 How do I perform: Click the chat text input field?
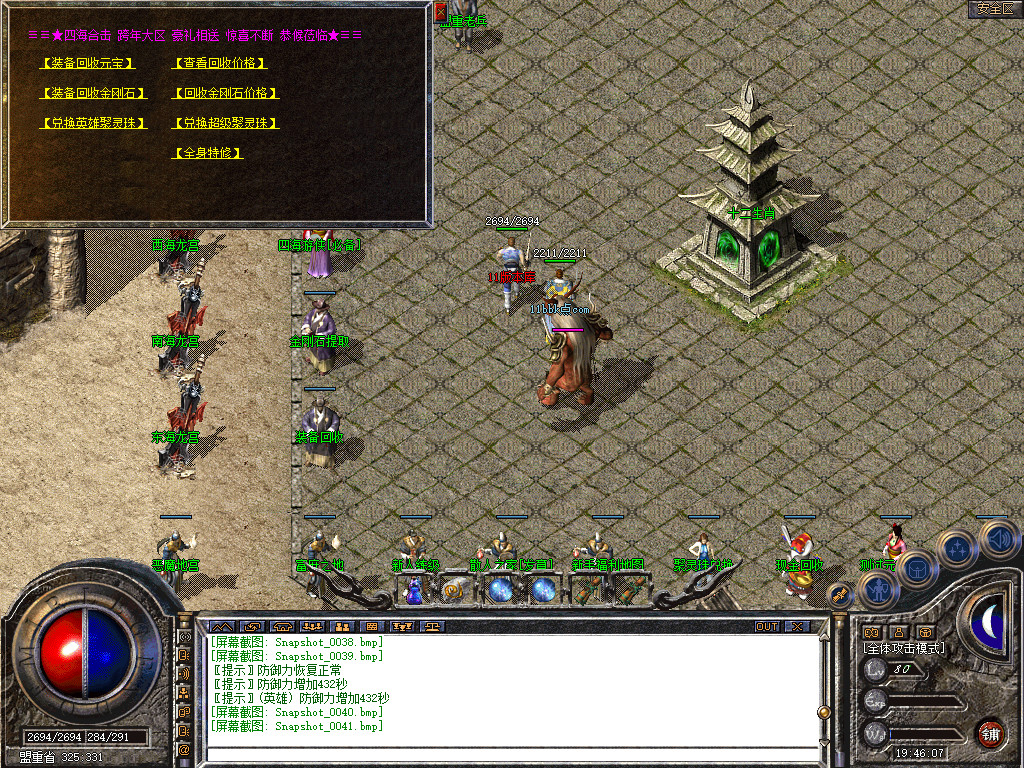510,752
